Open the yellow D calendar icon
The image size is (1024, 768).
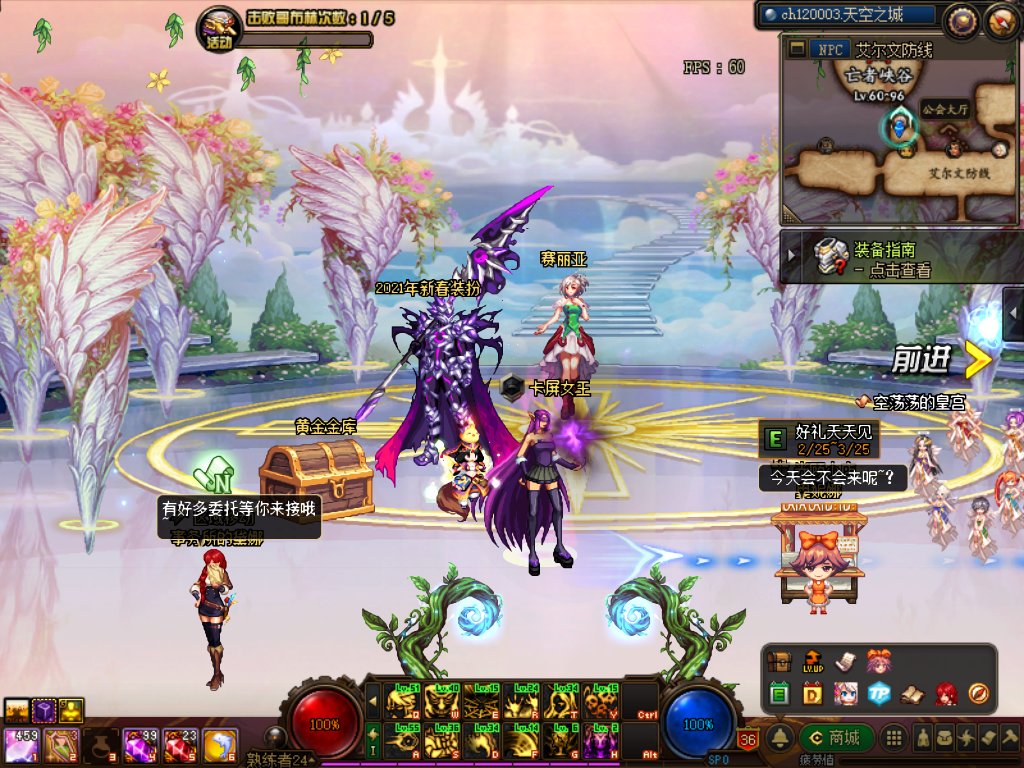coord(812,693)
